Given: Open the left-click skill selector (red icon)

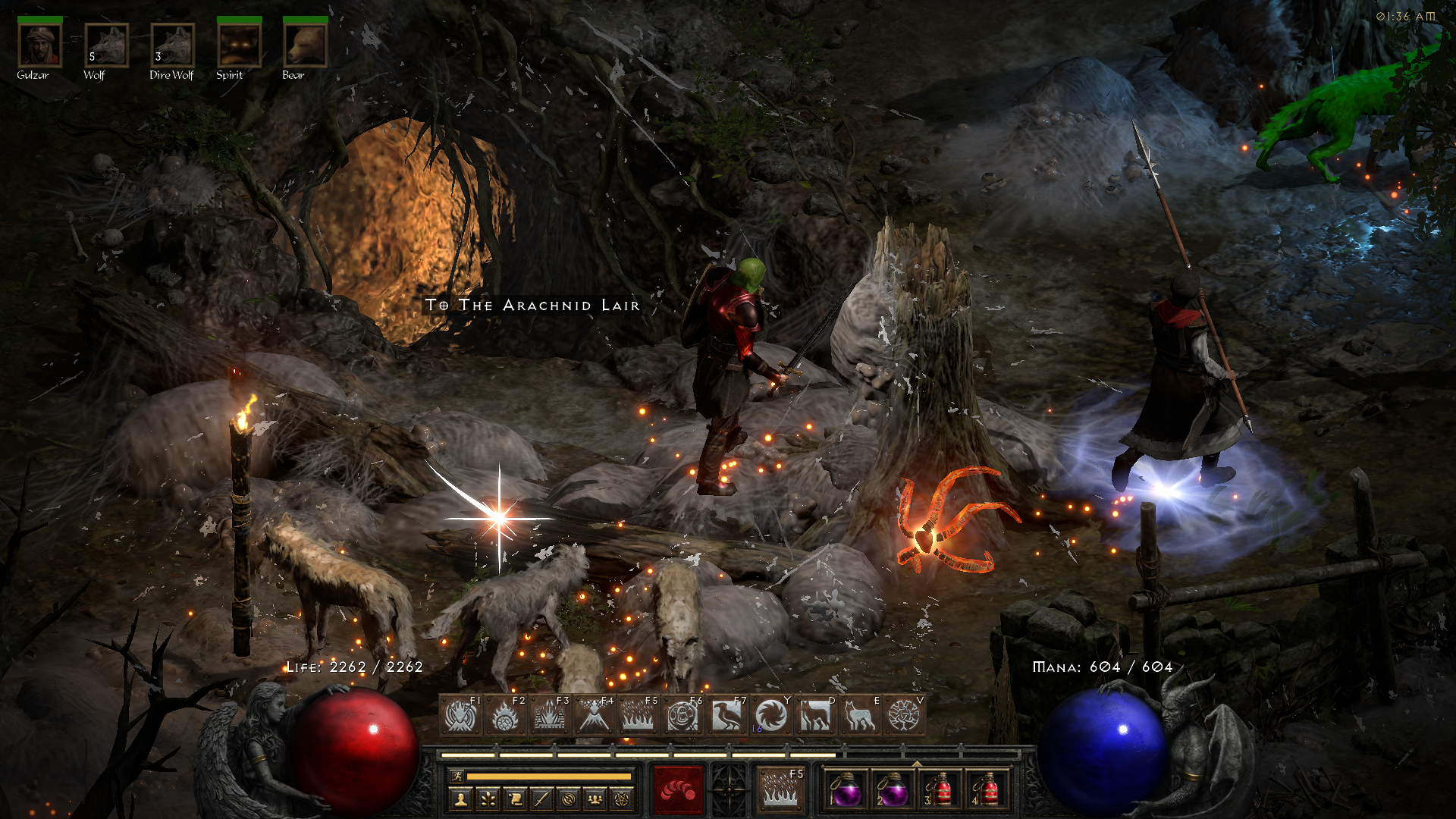Looking at the screenshot, I should [x=678, y=789].
